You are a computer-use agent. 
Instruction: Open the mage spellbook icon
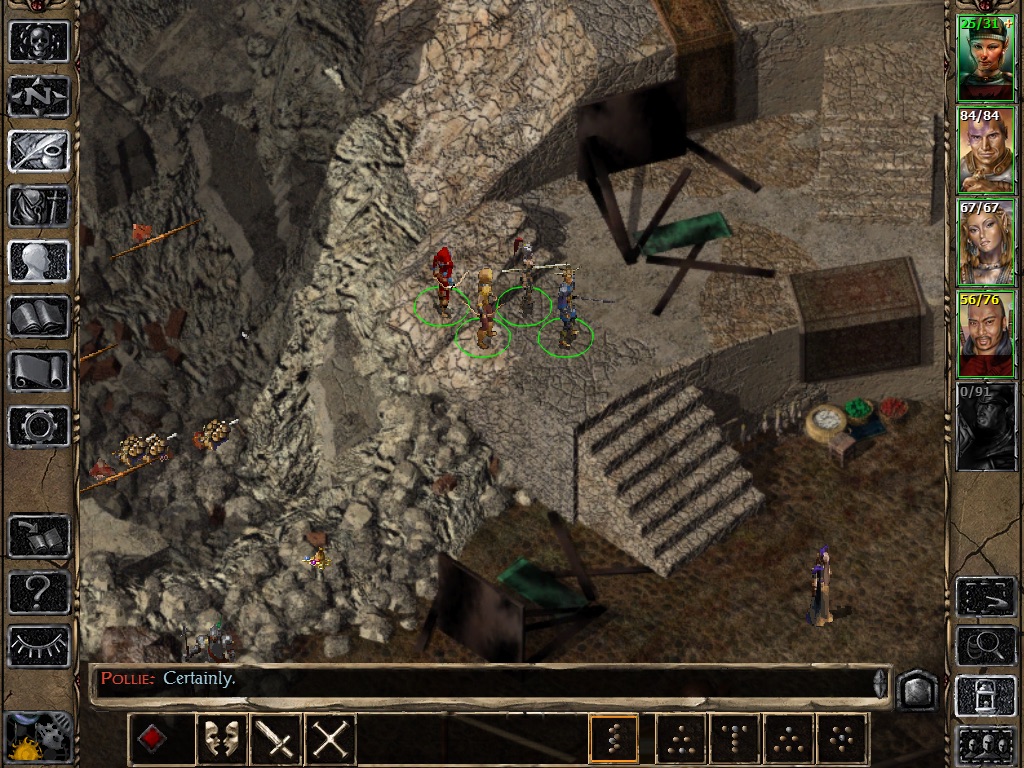(x=39, y=317)
